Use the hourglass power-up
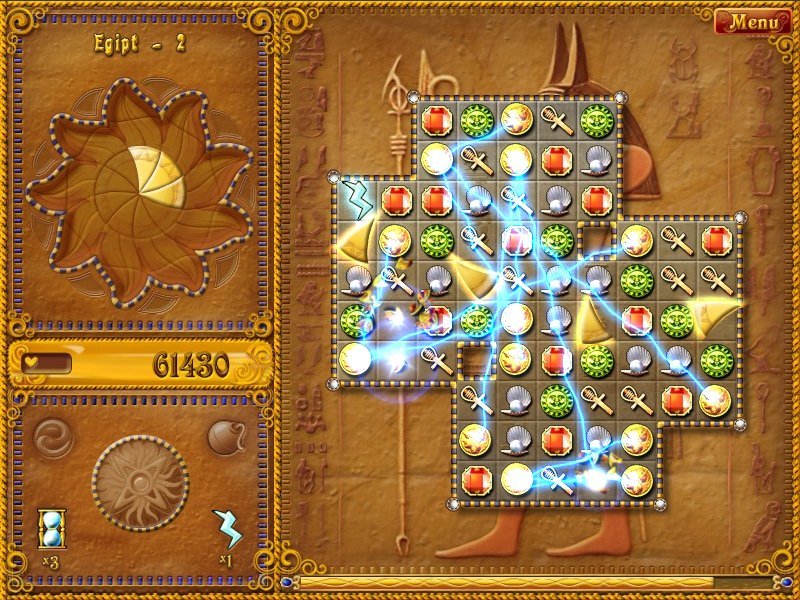 tap(50, 527)
